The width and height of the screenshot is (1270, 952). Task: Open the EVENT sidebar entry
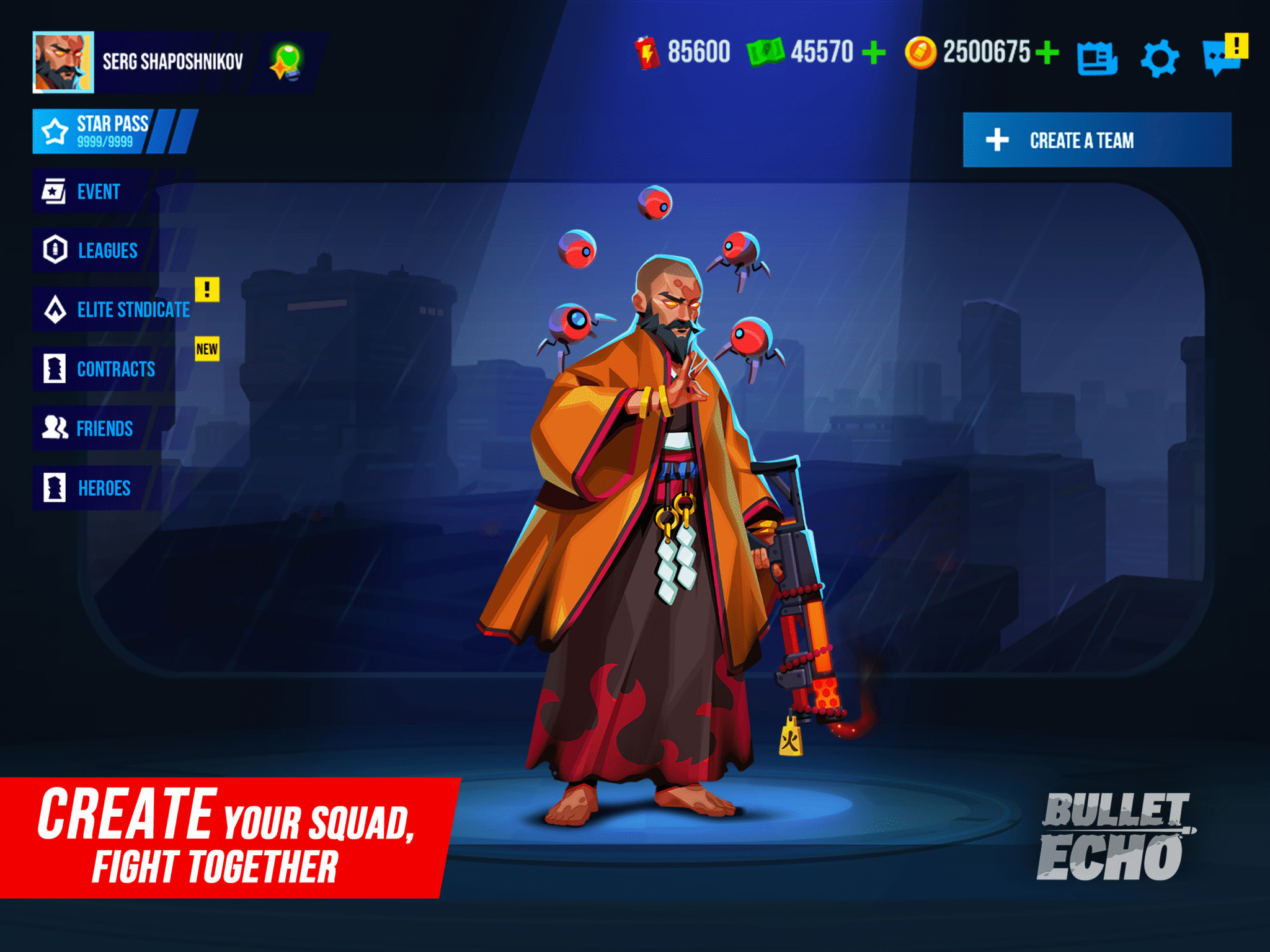(98, 192)
